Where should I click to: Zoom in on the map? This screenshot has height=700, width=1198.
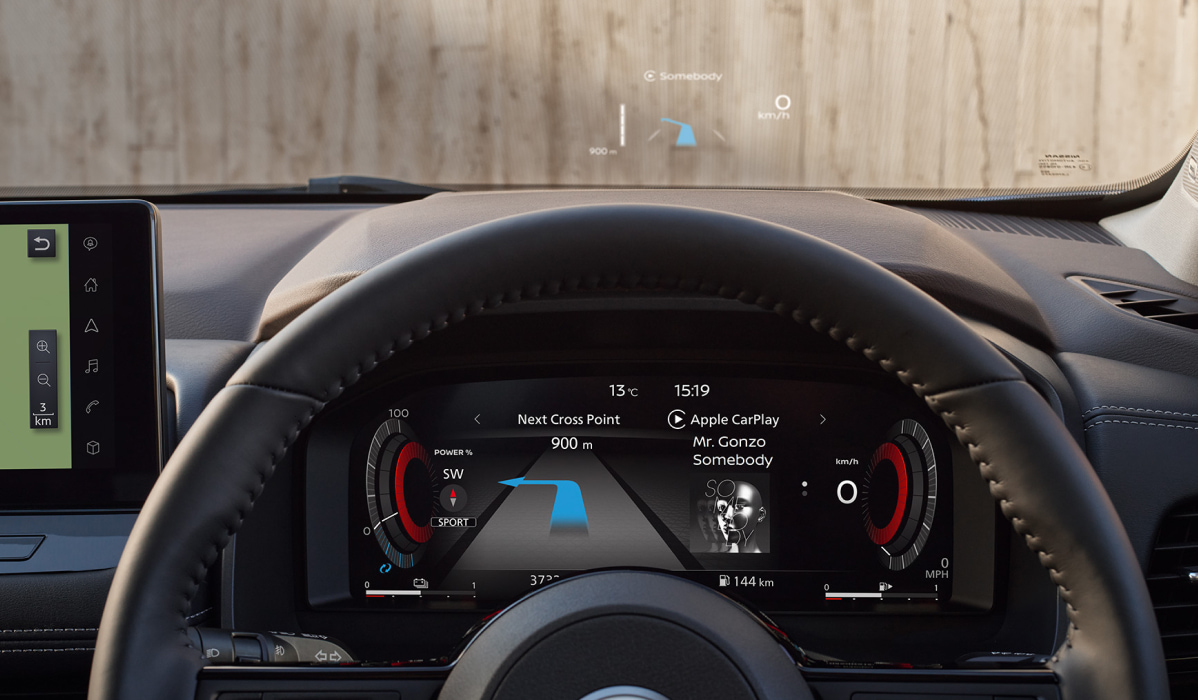tap(43, 347)
